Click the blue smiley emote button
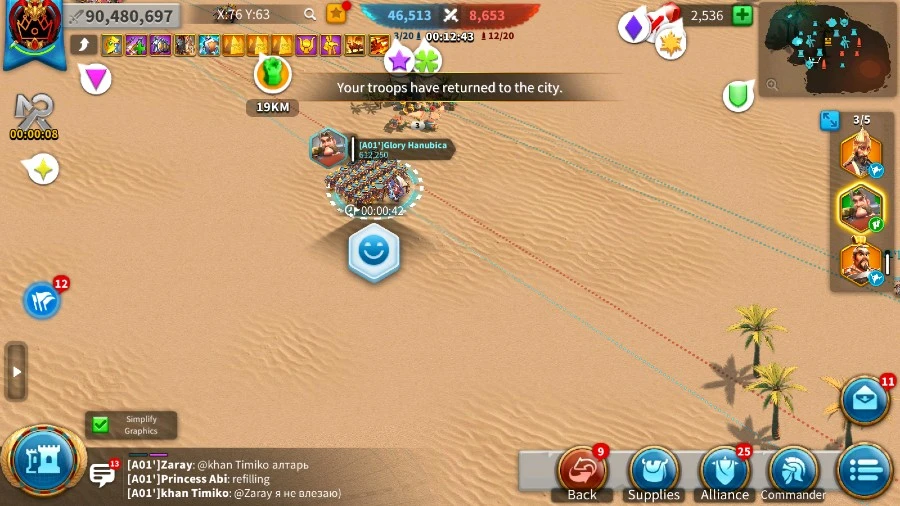The width and height of the screenshot is (900, 506). click(374, 253)
